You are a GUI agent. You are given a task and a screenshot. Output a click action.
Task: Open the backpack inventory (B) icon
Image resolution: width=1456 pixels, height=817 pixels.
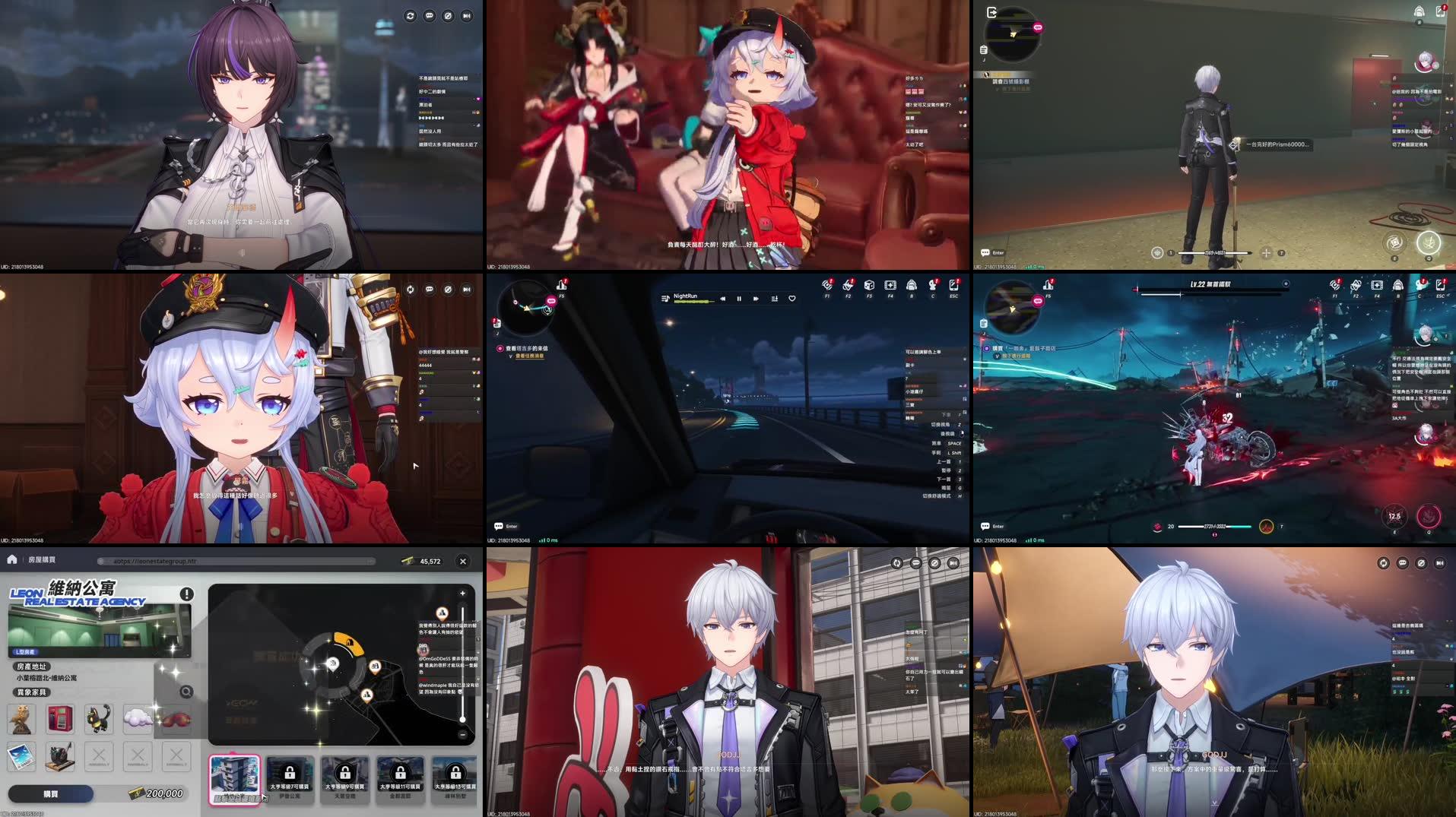coord(911,286)
